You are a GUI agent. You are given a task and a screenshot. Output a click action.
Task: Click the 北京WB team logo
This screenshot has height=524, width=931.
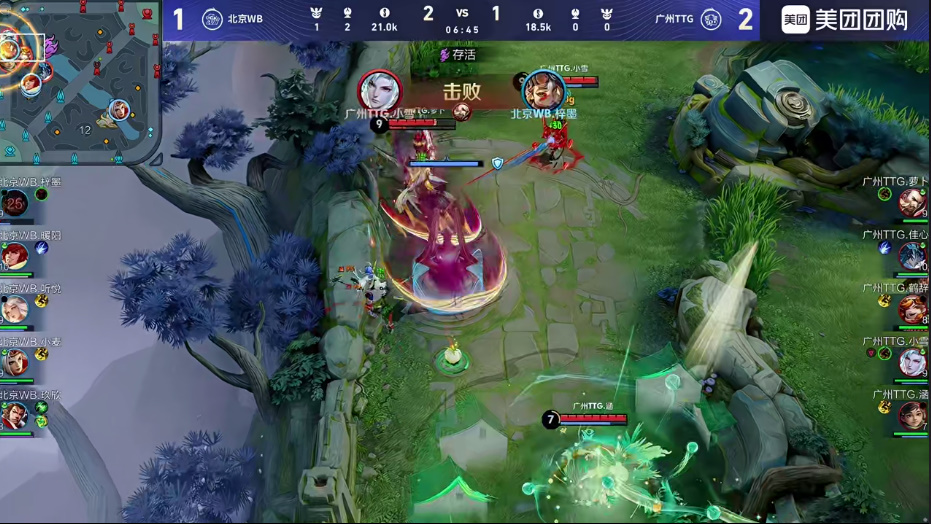pyautogui.click(x=212, y=19)
